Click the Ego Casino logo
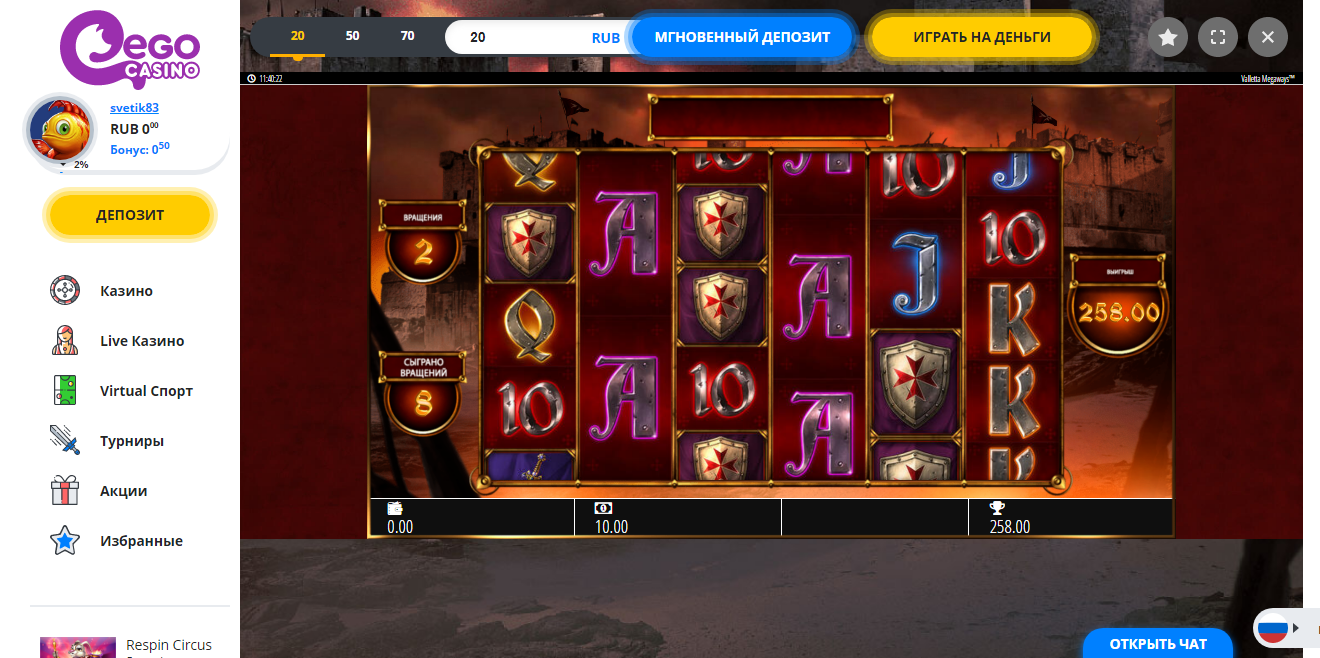Screen dimensions: 1320x658 tap(129, 45)
